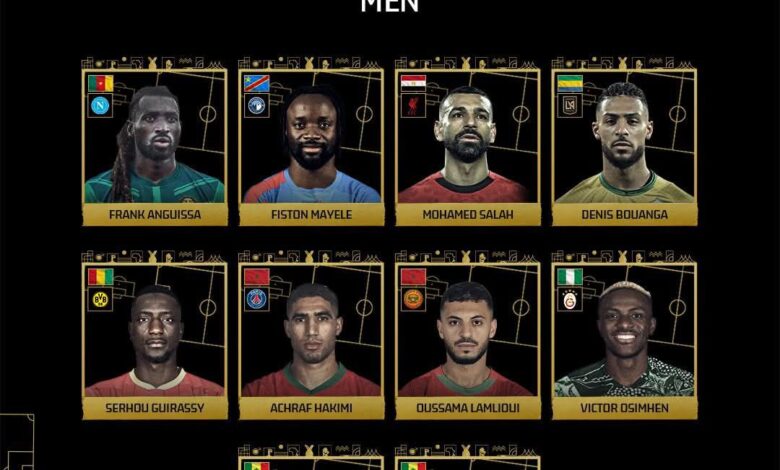The width and height of the screenshot is (780, 470).
Task: Pick the Mohamed Salah player card
Action: click(468, 146)
